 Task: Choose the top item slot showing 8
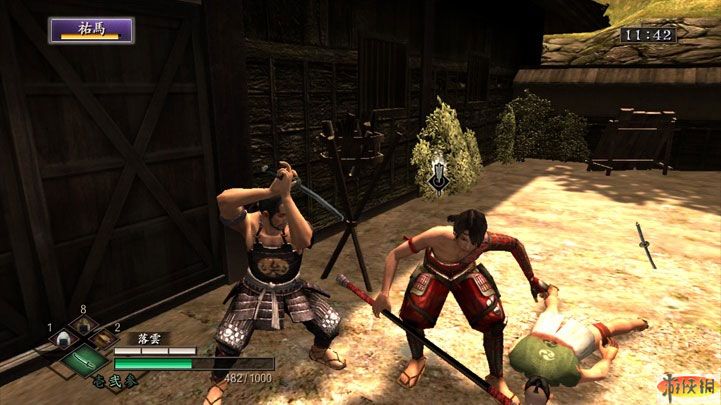pyautogui.click(x=84, y=327)
